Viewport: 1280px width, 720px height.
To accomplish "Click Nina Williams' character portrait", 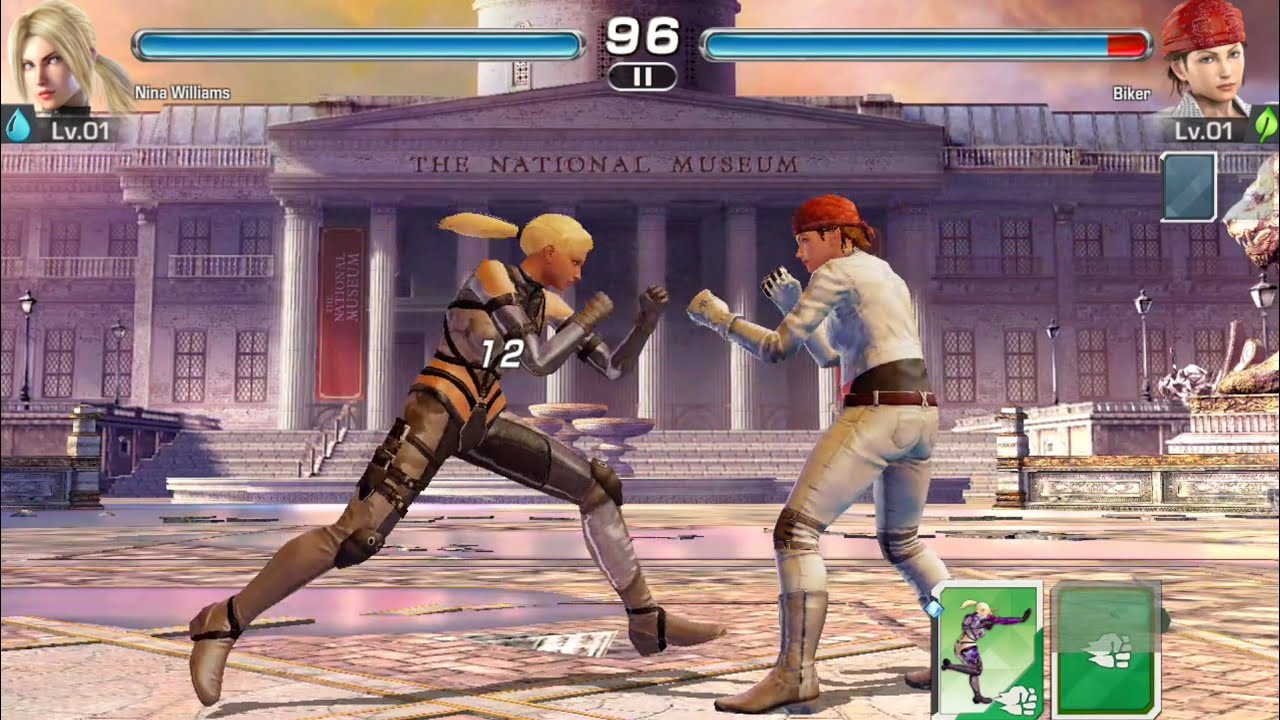I will (58, 58).
